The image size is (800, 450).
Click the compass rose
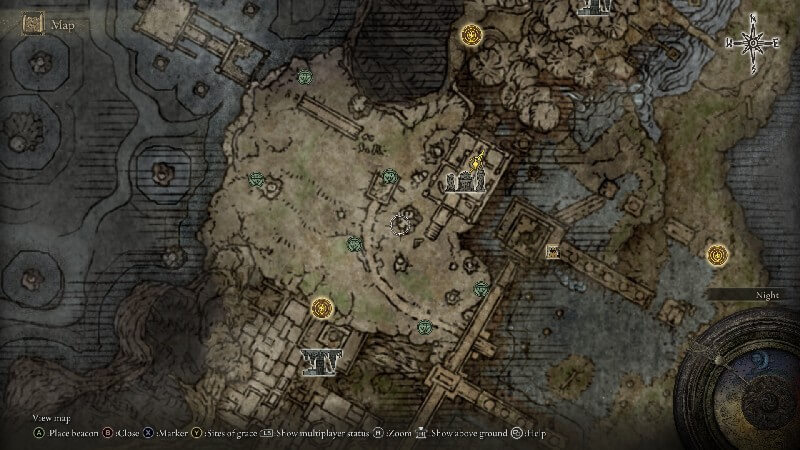[751, 42]
